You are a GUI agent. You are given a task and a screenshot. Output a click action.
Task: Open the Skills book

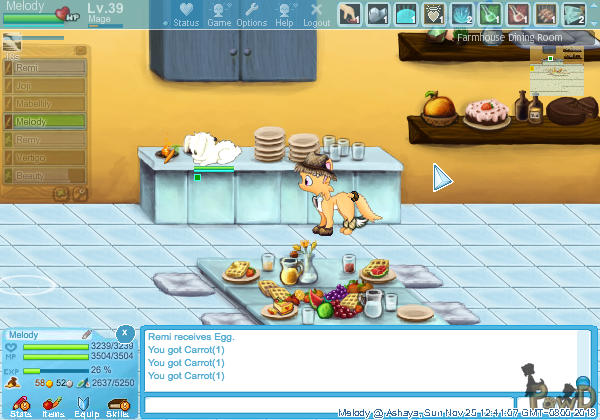click(118, 405)
